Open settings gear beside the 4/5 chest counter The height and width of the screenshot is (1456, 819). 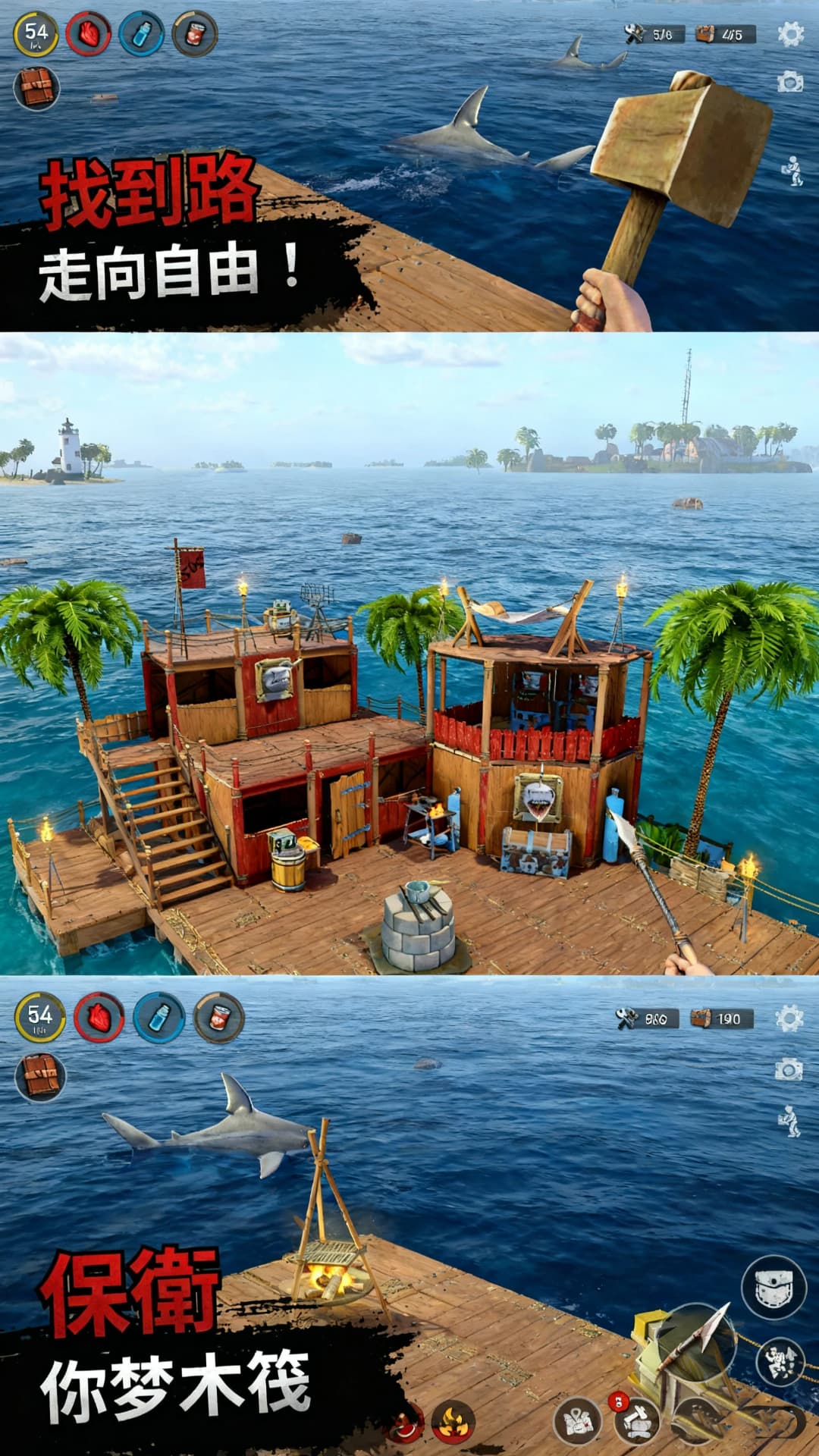790,34
